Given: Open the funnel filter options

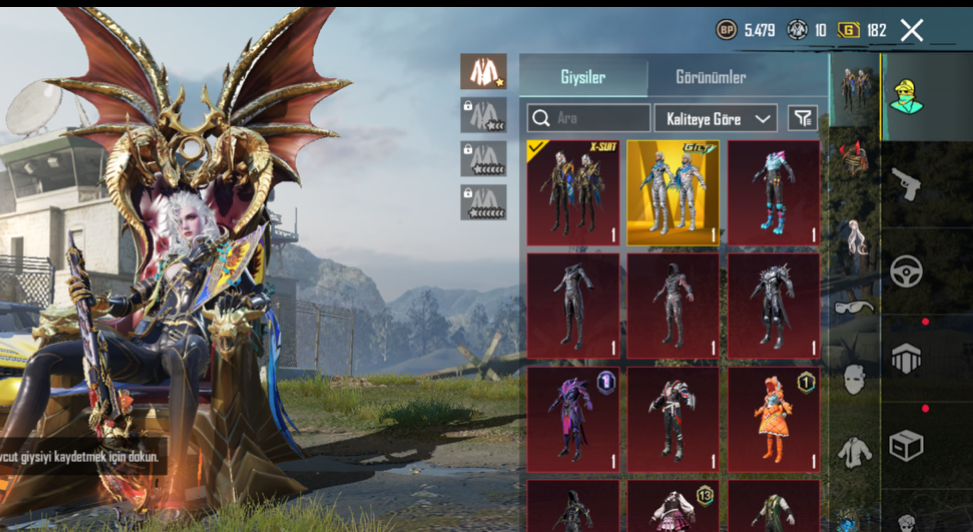Looking at the screenshot, I should pyautogui.click(x=802, y=119).
